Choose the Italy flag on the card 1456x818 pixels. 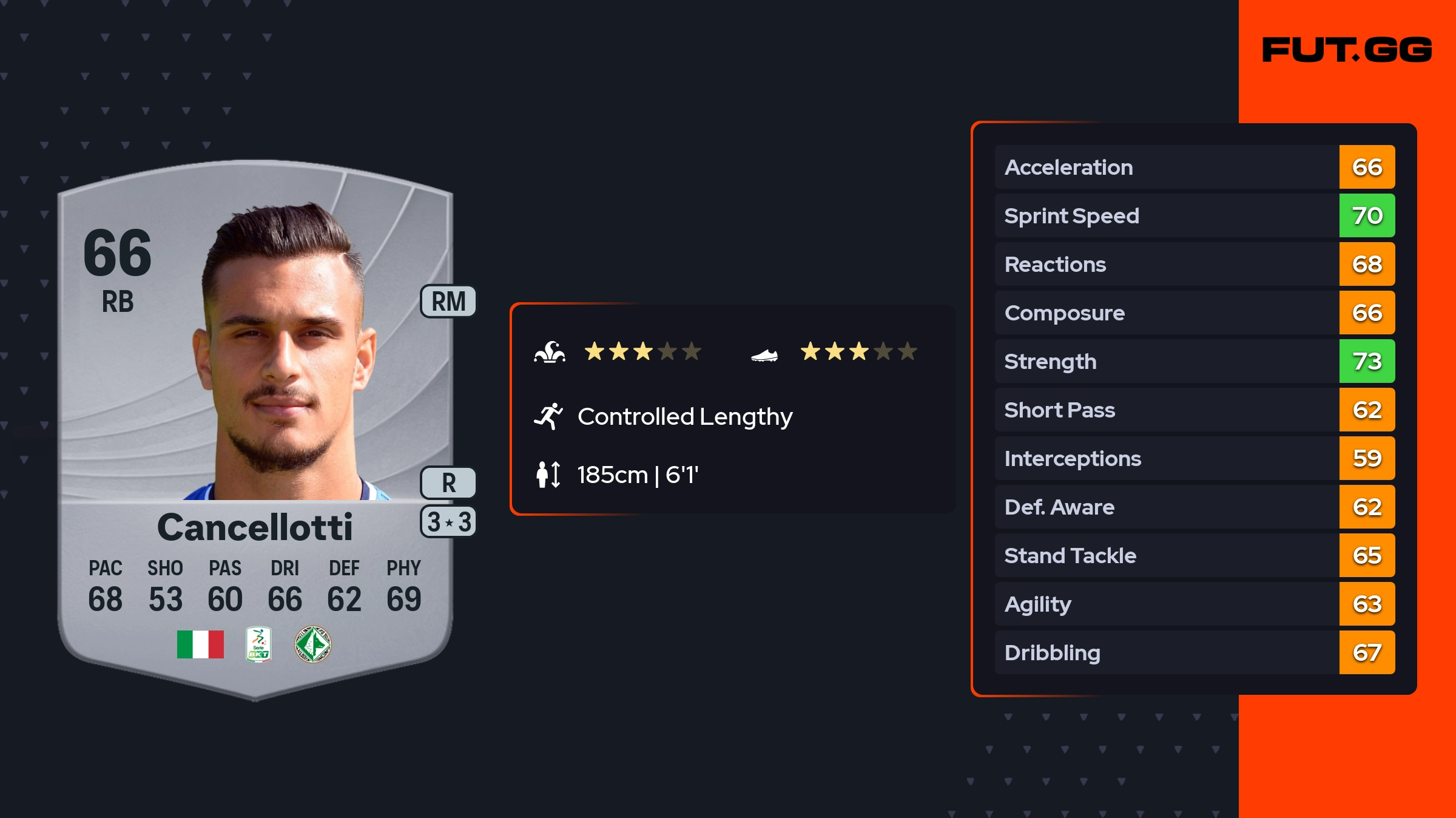200,644
